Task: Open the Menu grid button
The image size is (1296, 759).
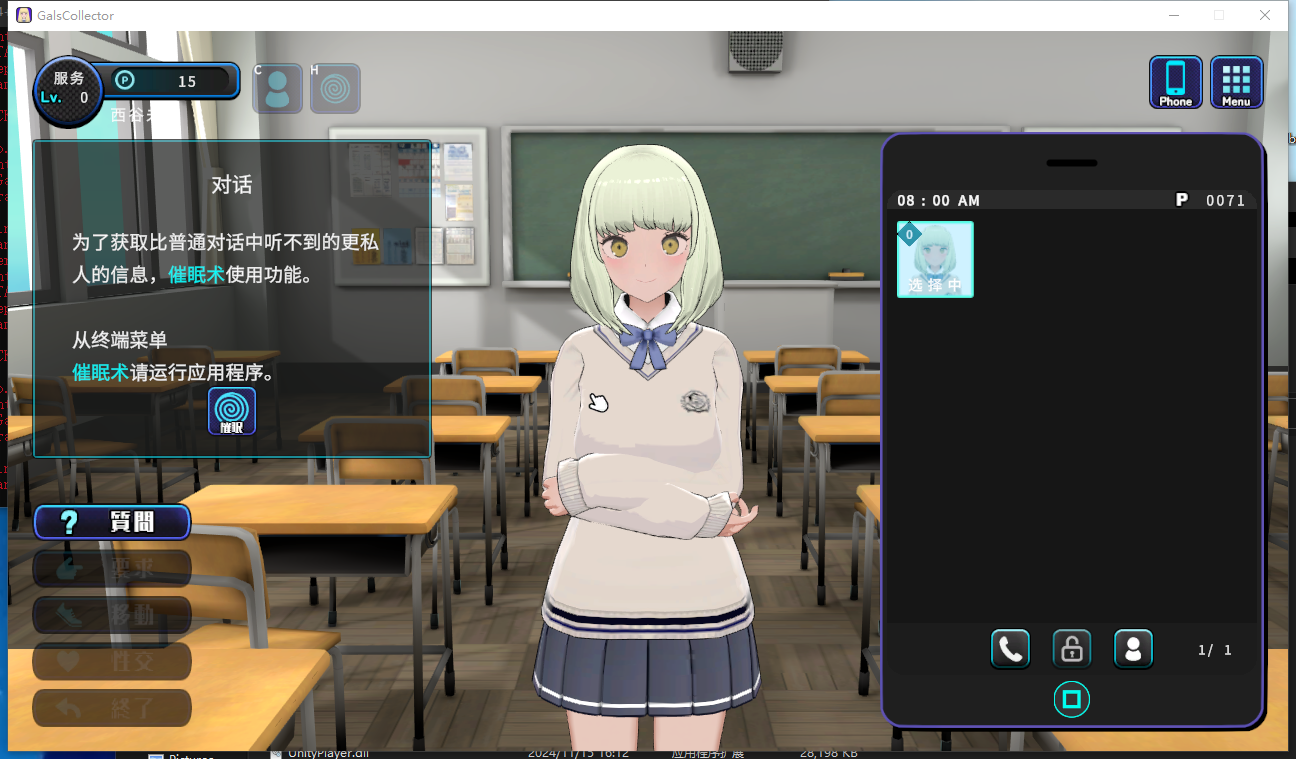Action: point(1236,82)
